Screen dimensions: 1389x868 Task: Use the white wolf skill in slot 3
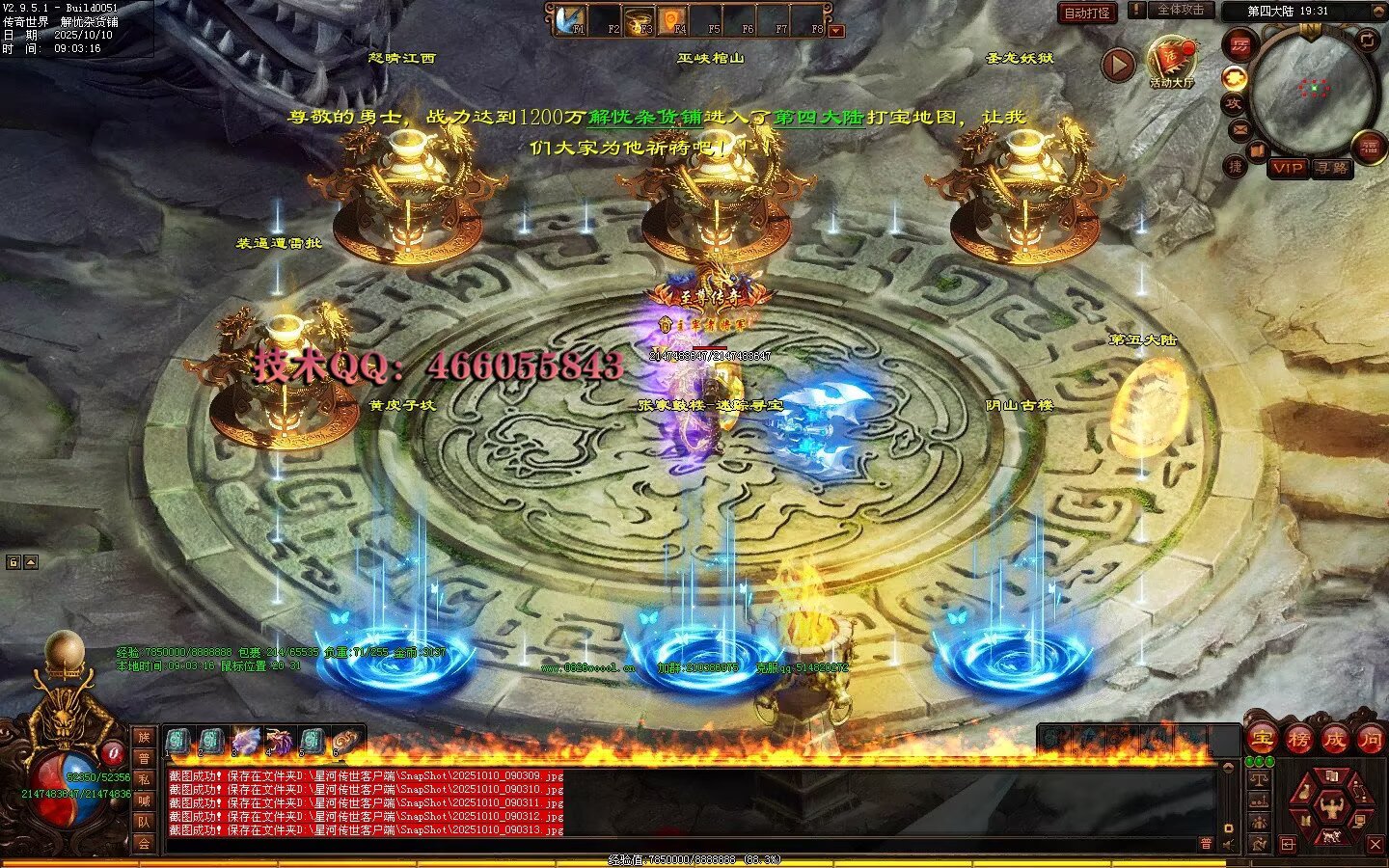(244, 741)
